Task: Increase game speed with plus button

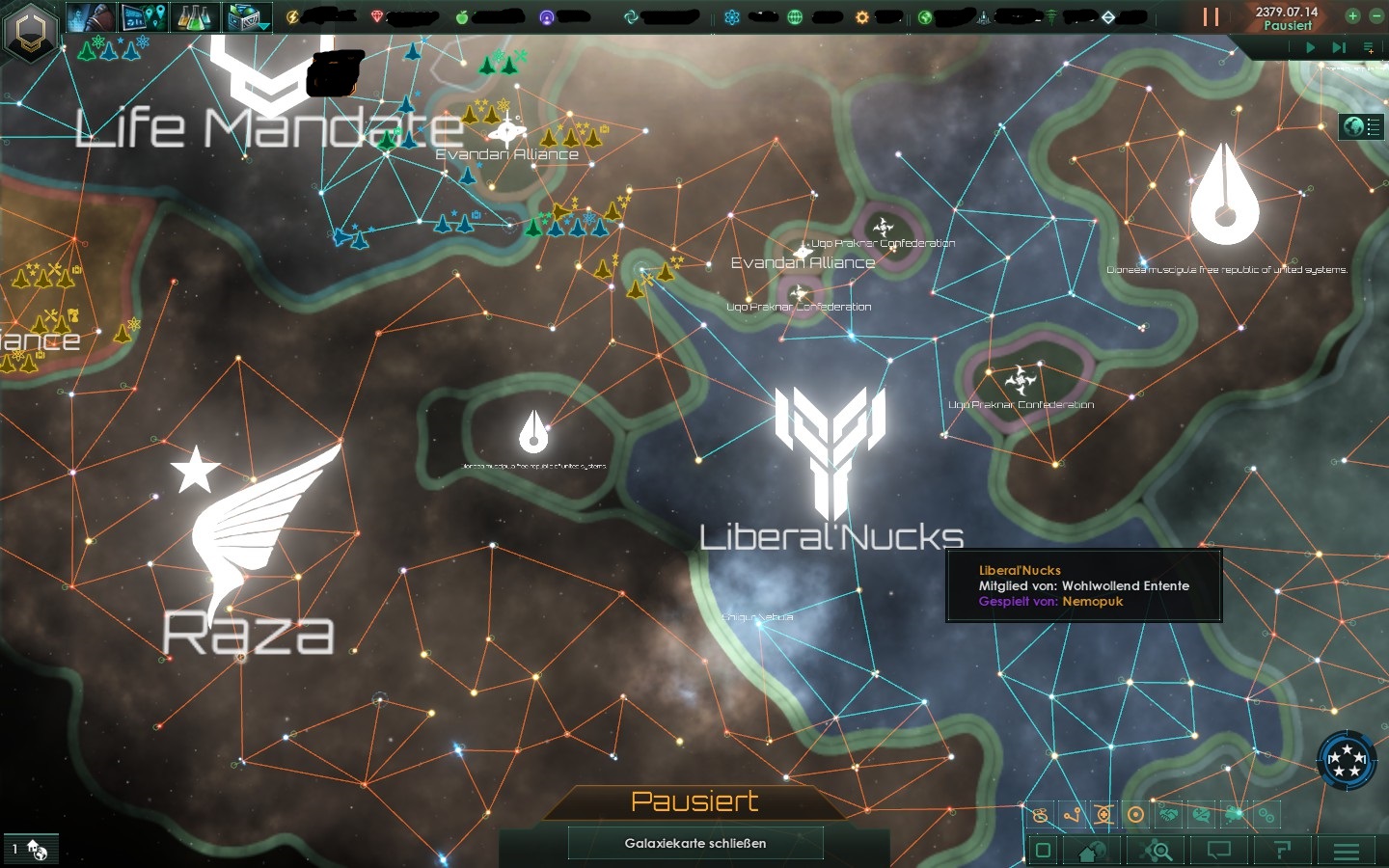Action: (x=1352, y=15)
